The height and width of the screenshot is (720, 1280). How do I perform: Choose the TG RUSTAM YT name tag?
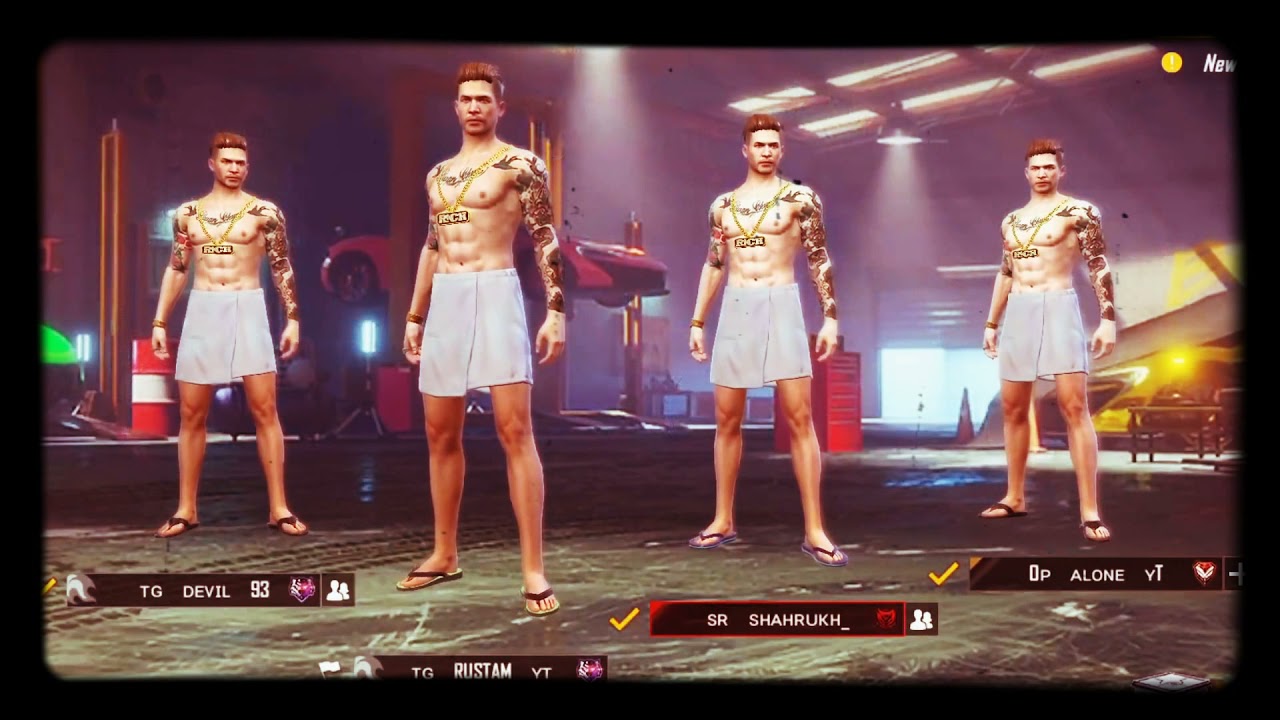(x=481, y=671)
